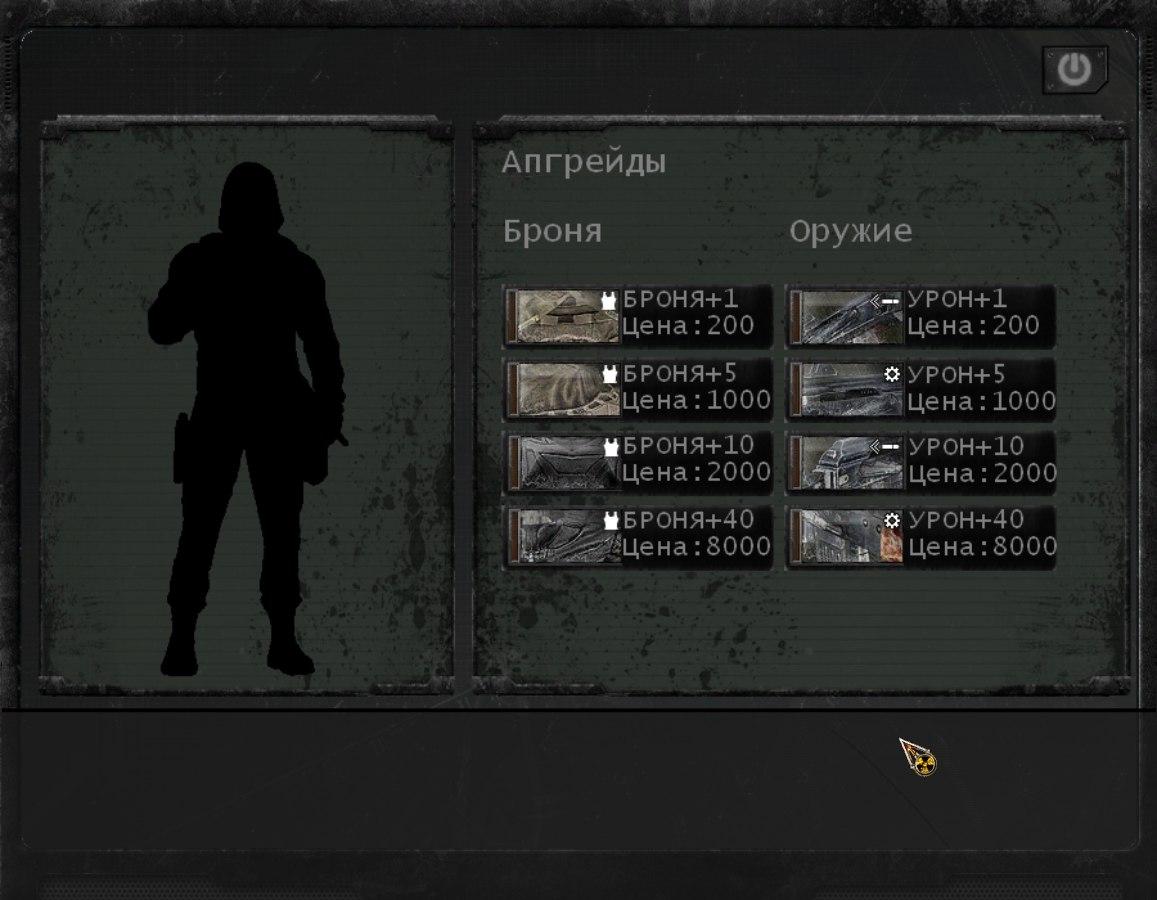Purchase the УРОН+5 weapon upgrade

[x=921, y=389]
